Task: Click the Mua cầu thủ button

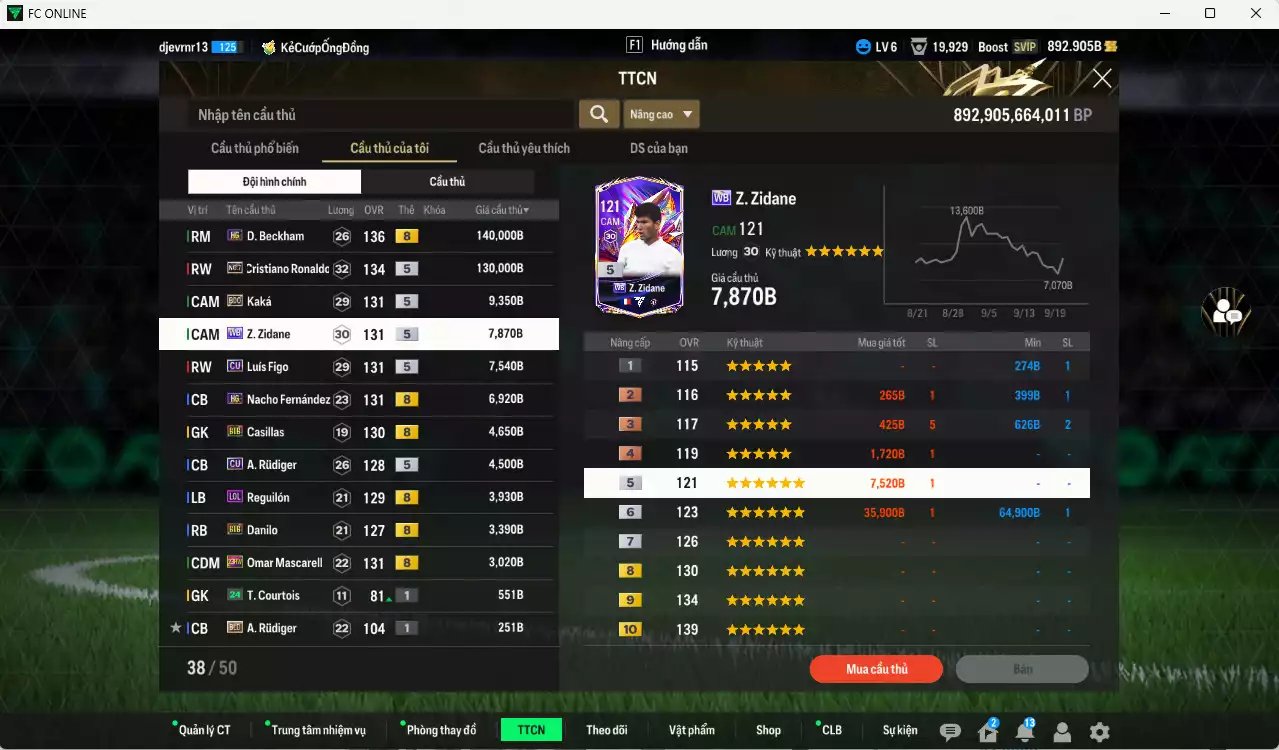Action: click(x=876, y=669)
